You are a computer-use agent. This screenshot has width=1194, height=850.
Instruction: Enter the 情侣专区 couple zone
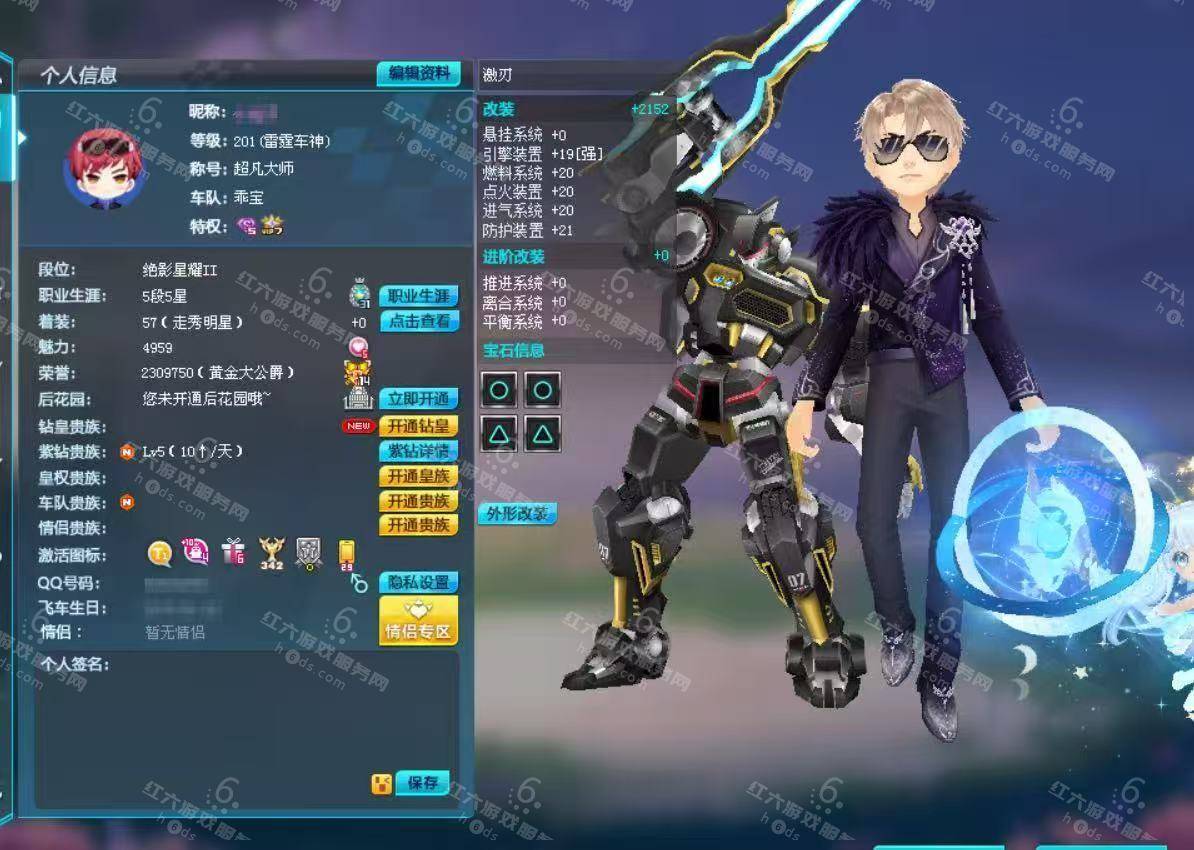point(418,621)
